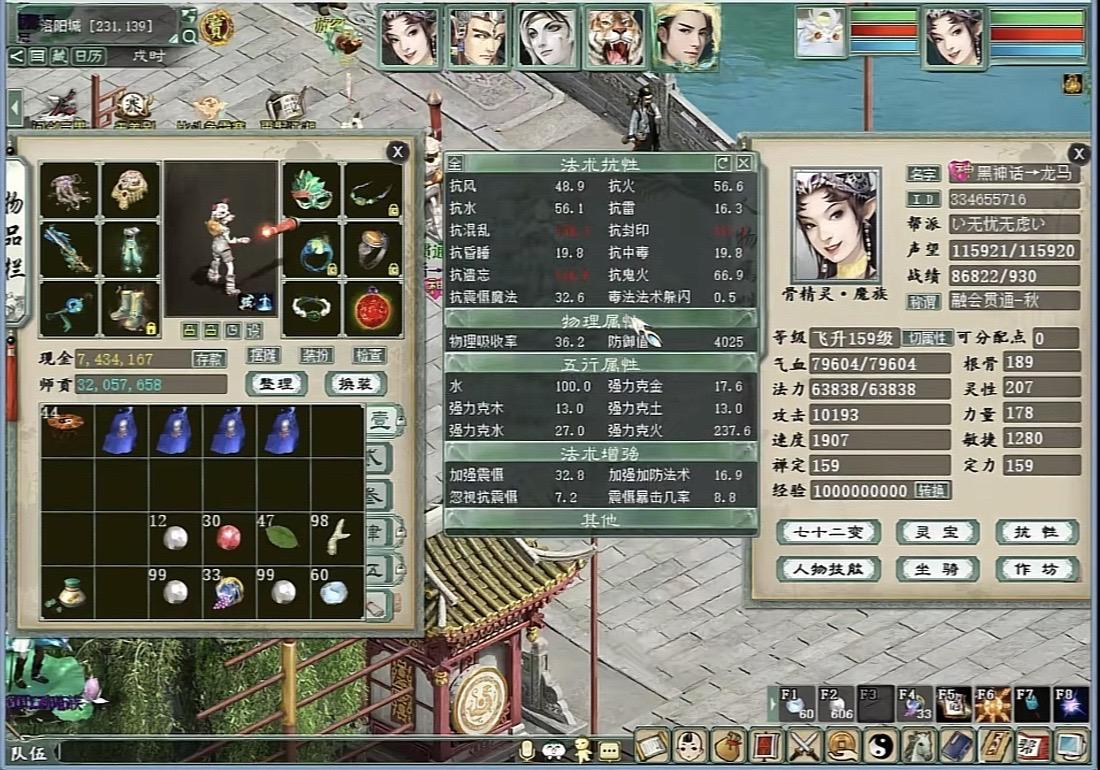The height and width of the screenshot is (770, 1100).
Task: Open the 七十二变 transformations button
Action: coord(828,532)
